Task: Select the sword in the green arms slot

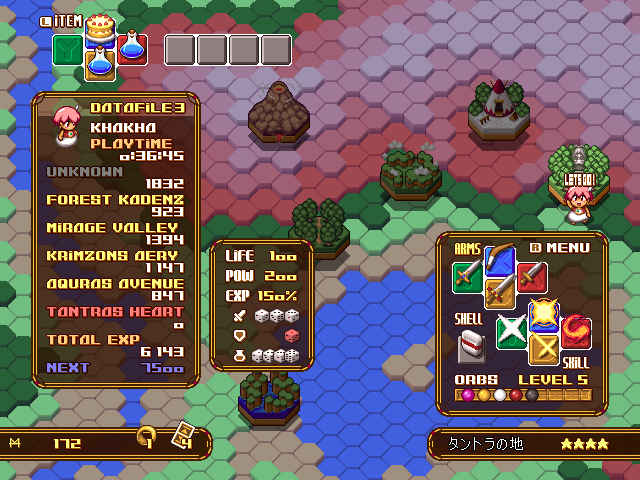Action: click(x=467, y=275)
